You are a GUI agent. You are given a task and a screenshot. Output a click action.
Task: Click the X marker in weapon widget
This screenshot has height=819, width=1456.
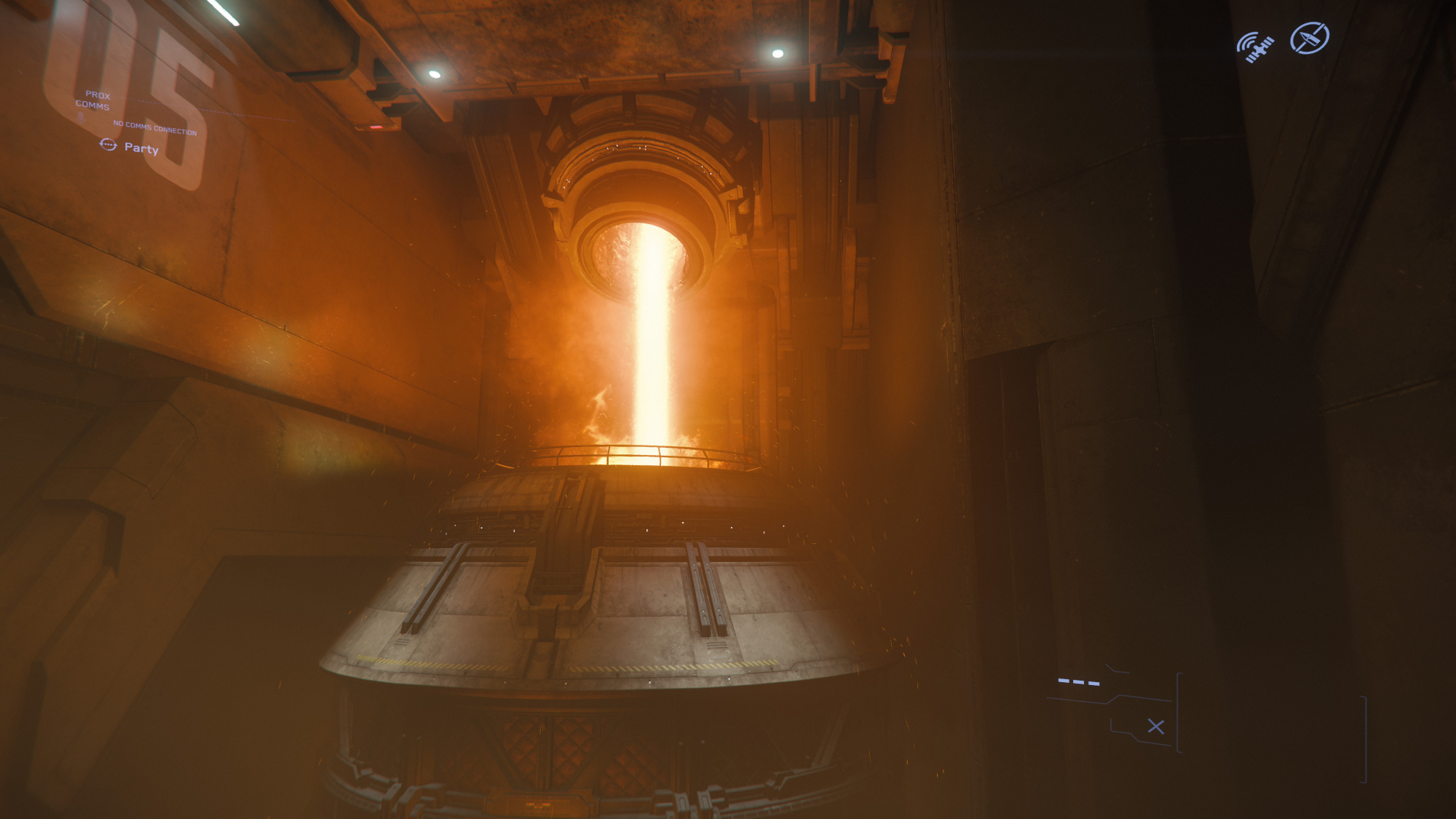1155,727
